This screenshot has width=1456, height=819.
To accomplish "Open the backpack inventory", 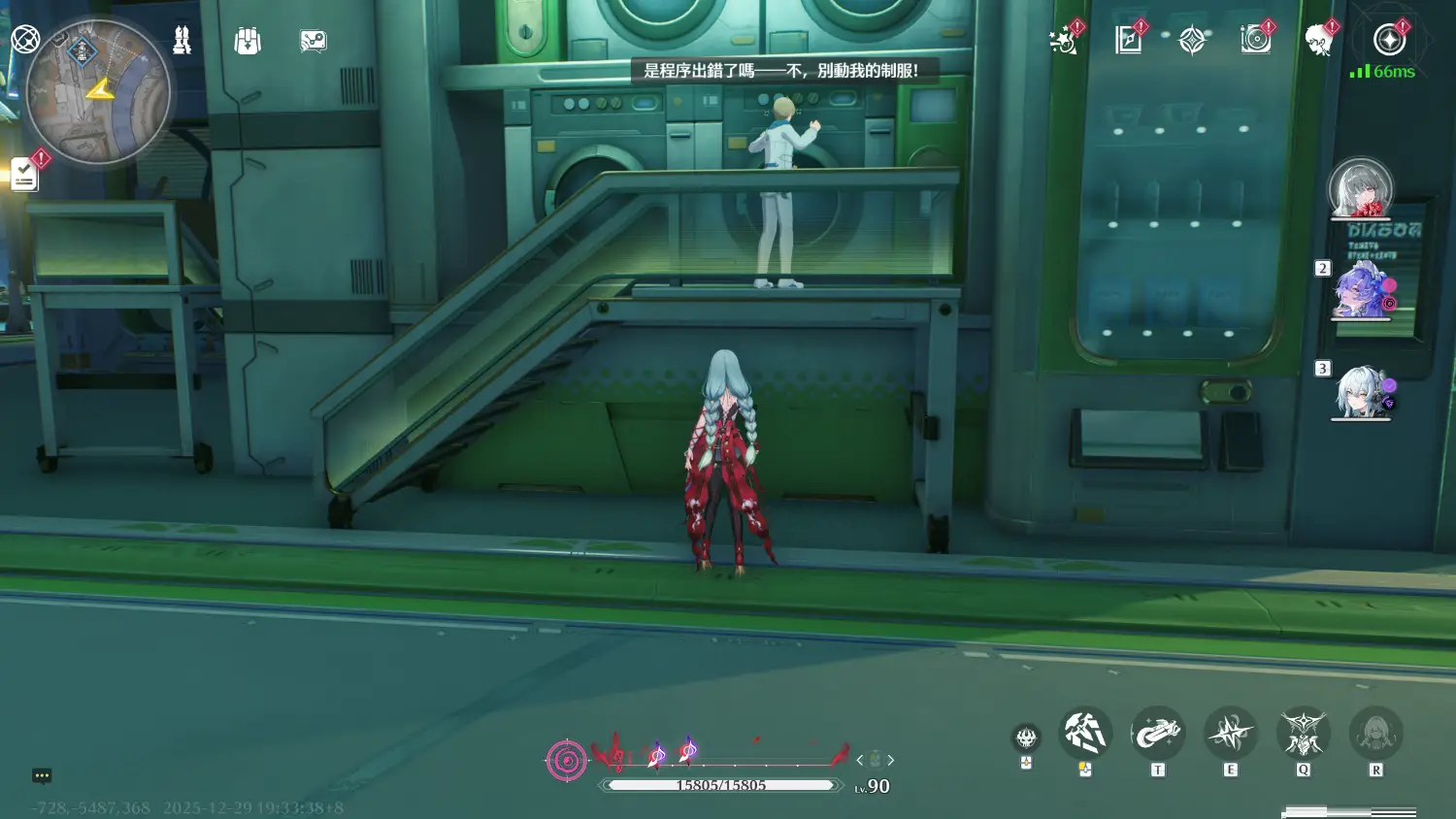I will coord(248,41).
